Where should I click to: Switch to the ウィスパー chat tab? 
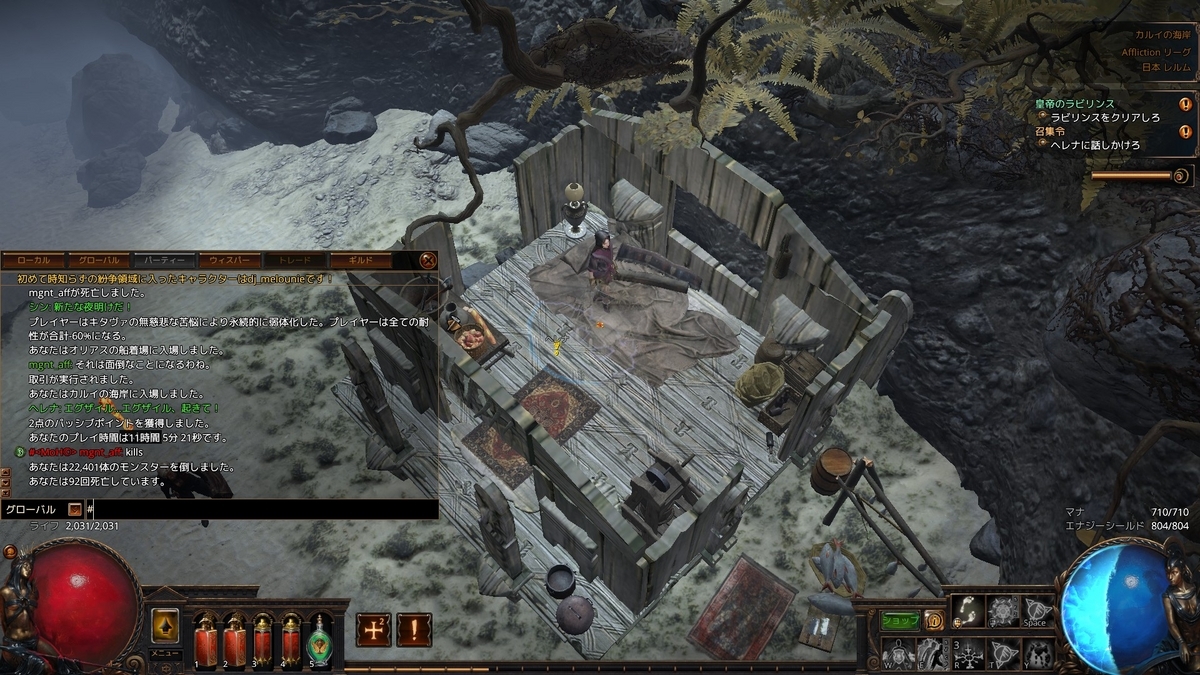(x=229, y=260)
